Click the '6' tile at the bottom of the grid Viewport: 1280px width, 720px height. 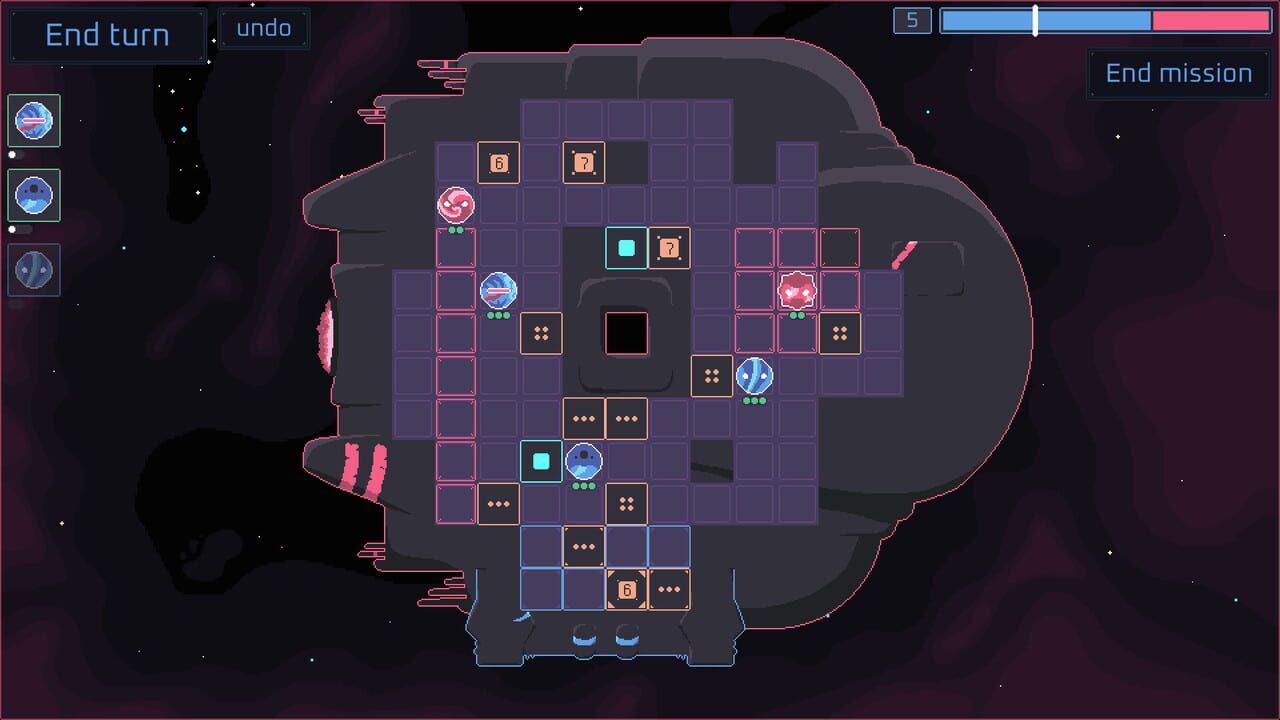tap(627, 590)
